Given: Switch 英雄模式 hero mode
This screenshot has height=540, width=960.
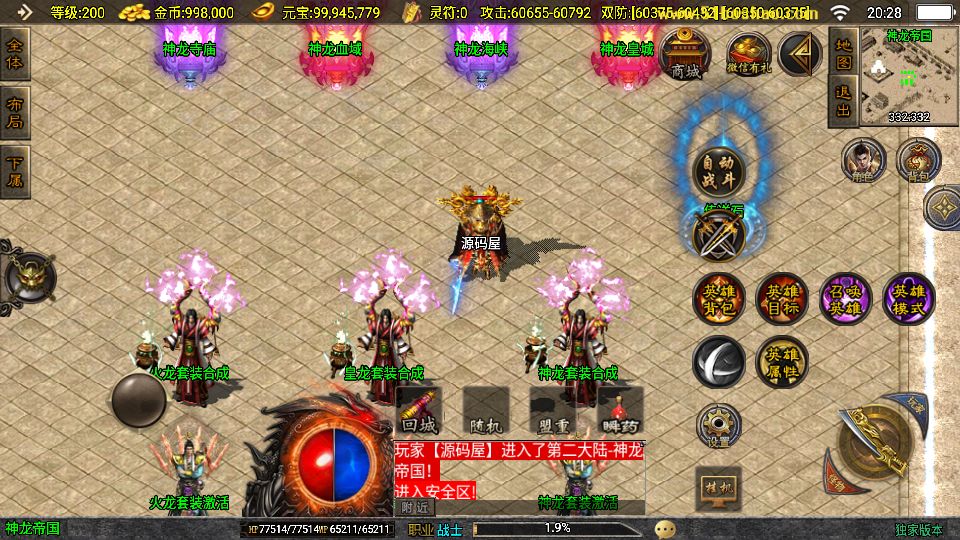Looking at the screenshot, I should (x=909, y=299).
